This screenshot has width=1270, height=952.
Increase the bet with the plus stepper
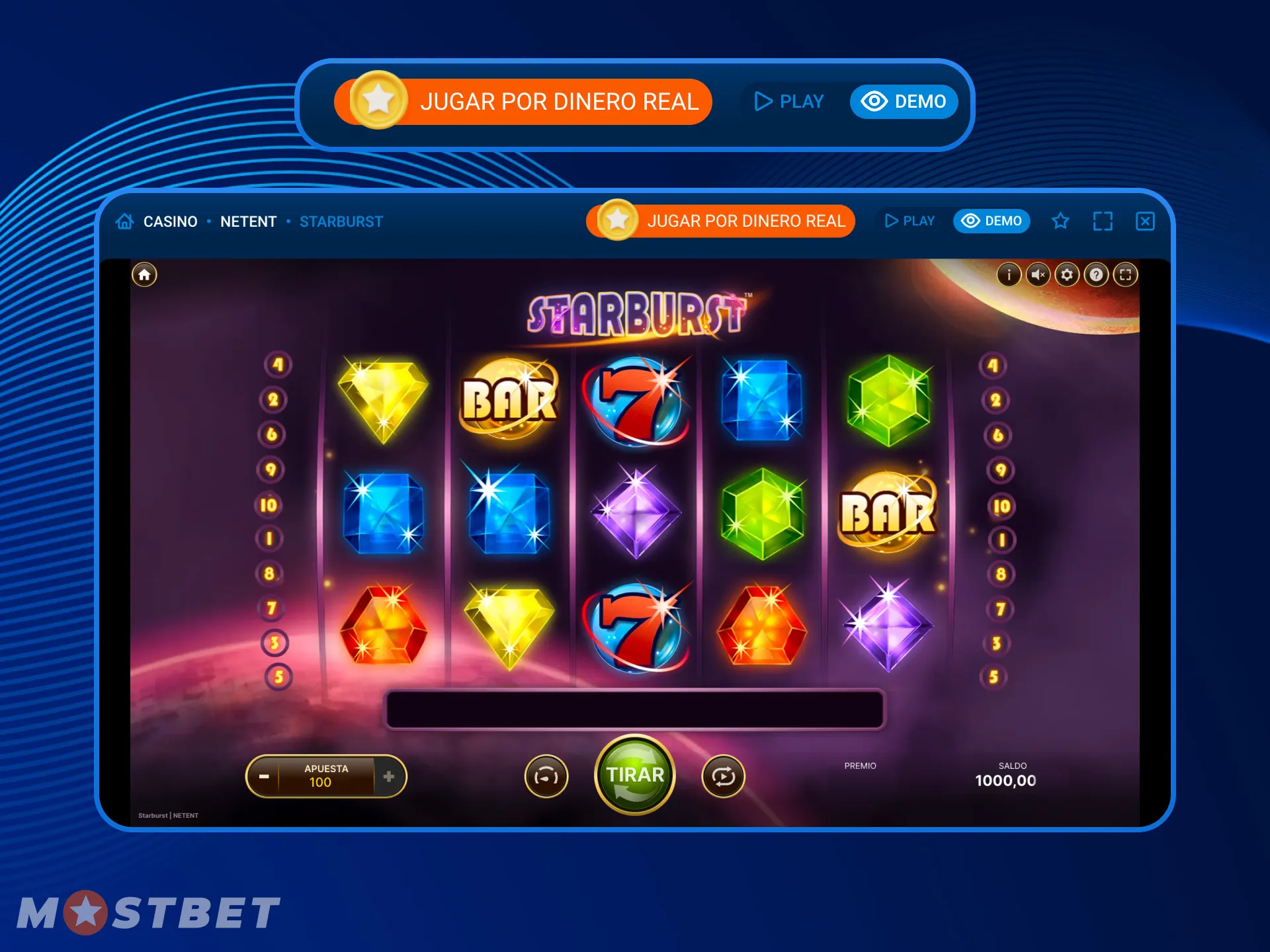click(x=389, y=777)
